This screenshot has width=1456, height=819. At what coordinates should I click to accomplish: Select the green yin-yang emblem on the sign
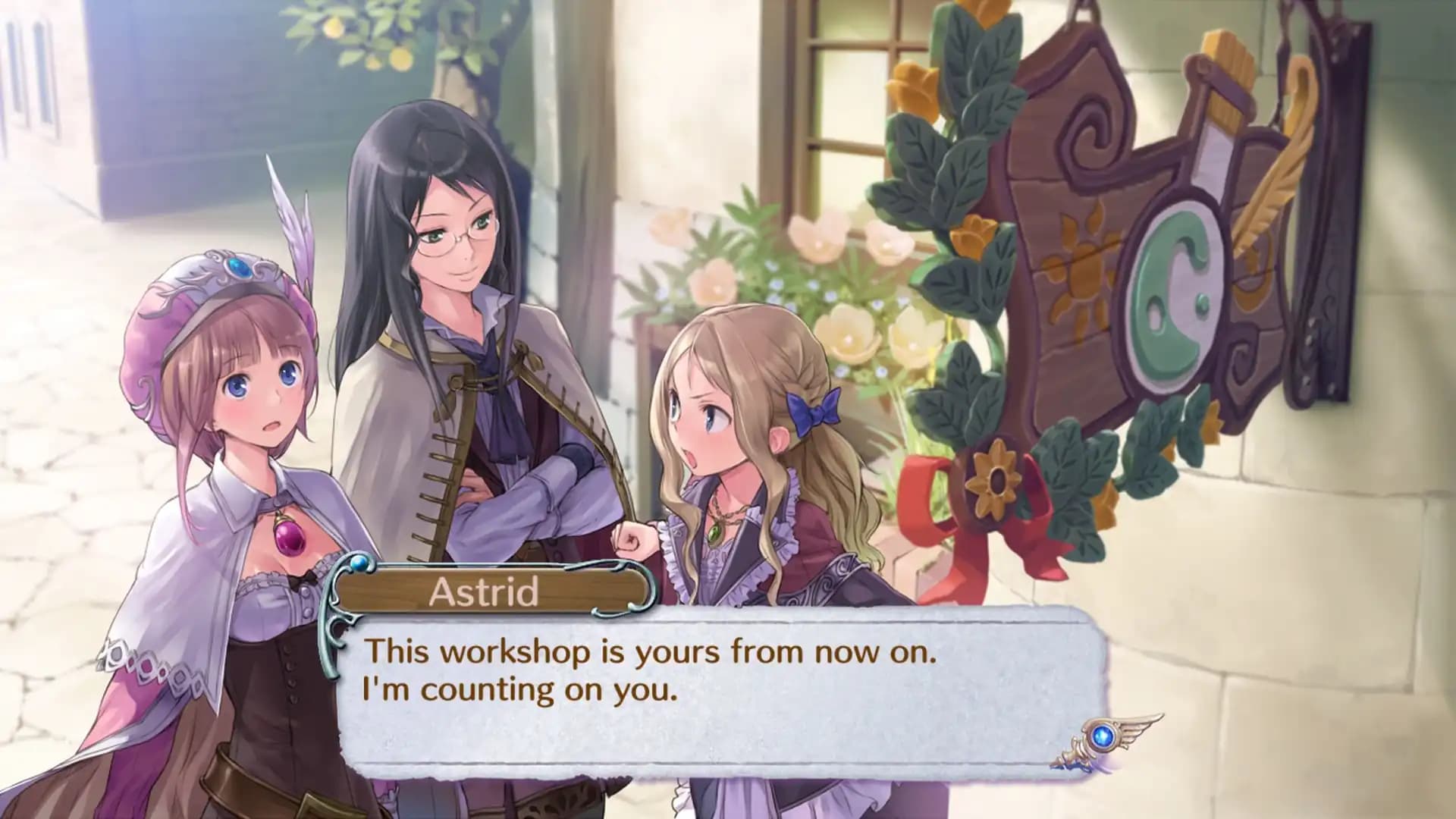[x=1173, y=282]
